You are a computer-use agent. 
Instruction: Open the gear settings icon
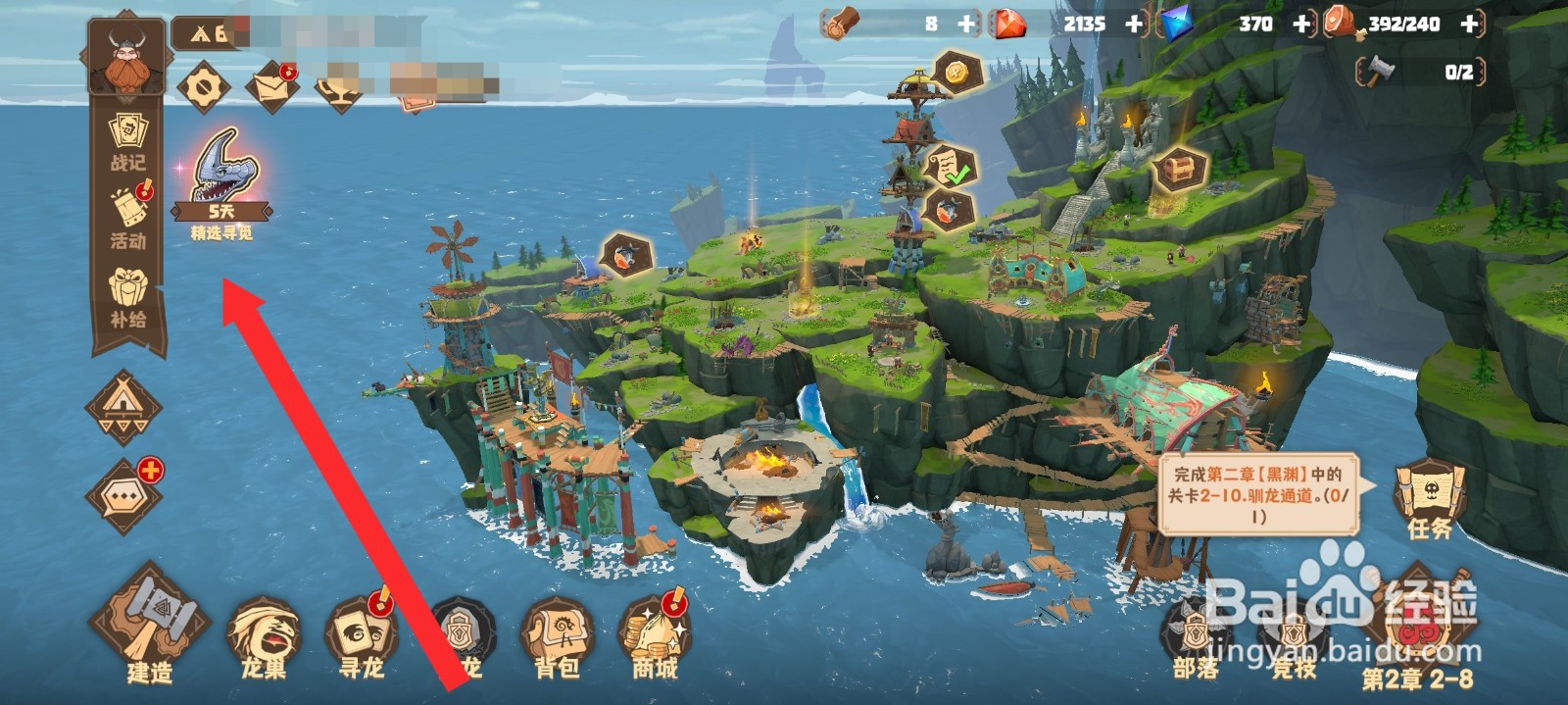tap(204, 88)
